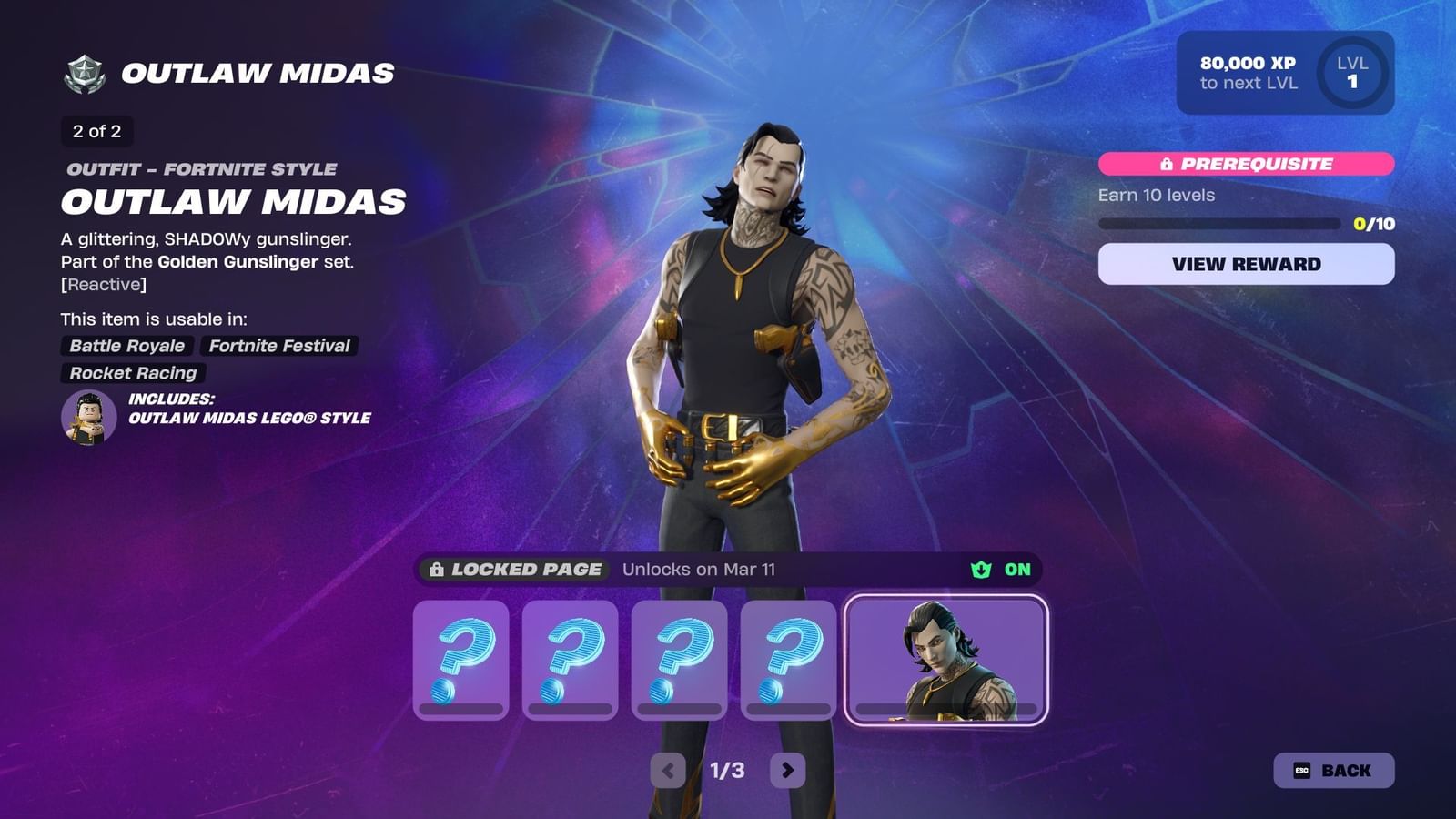Select the Battle Royale tag
Viewport: 1456px width, 819px height.
pyautogui.click(x=126, y=346)
